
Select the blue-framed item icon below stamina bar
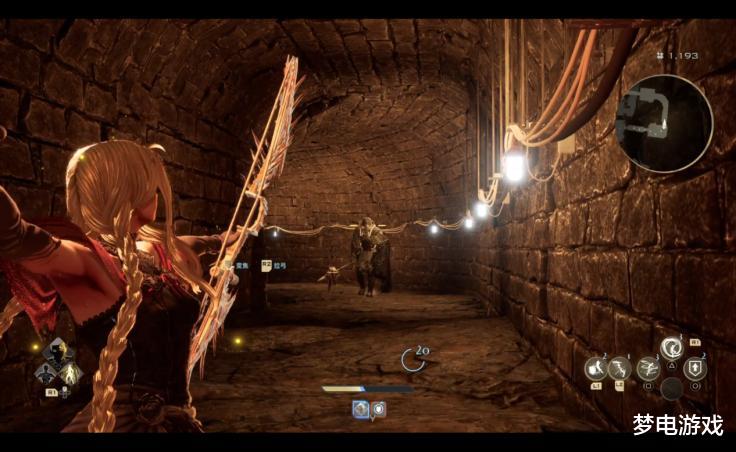[360, 408]
